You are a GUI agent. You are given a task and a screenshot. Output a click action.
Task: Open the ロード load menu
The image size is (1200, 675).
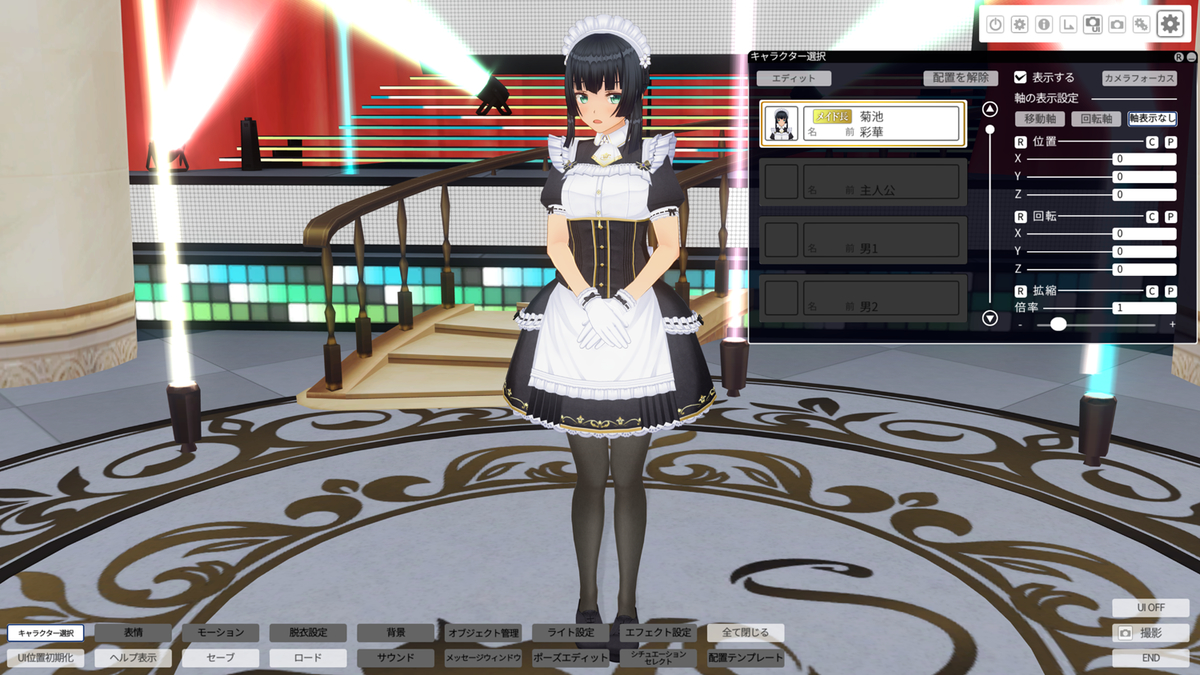308,658
